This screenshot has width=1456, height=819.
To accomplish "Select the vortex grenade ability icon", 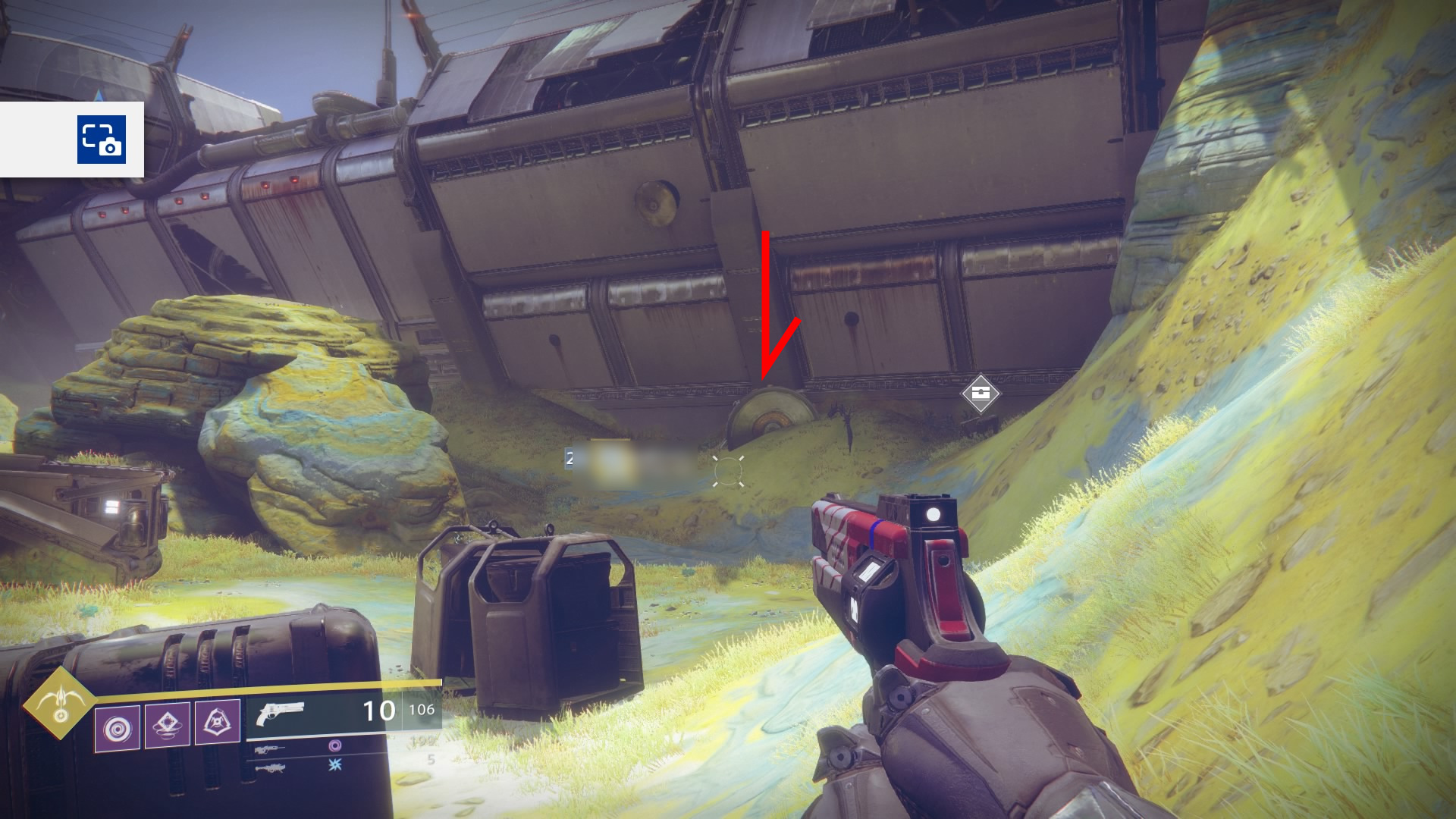I will (118, 728).
